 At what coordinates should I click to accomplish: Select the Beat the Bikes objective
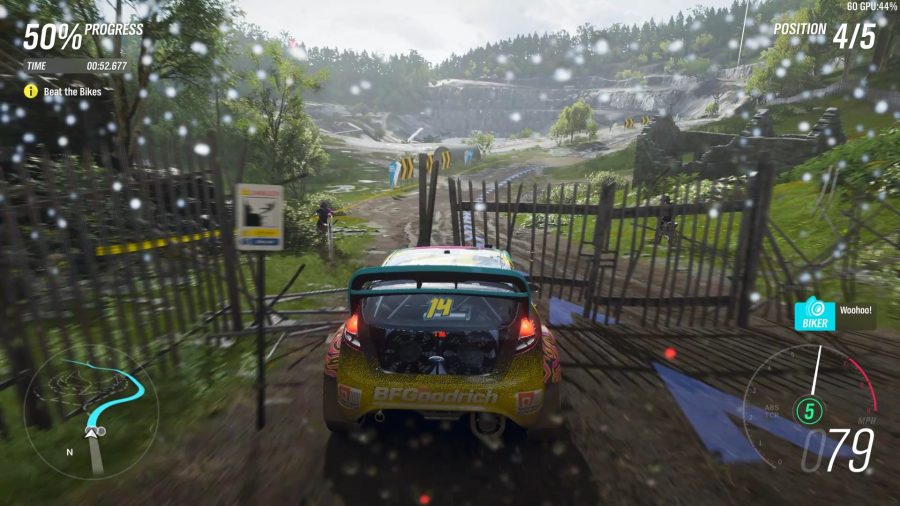[x=72, y=91]
